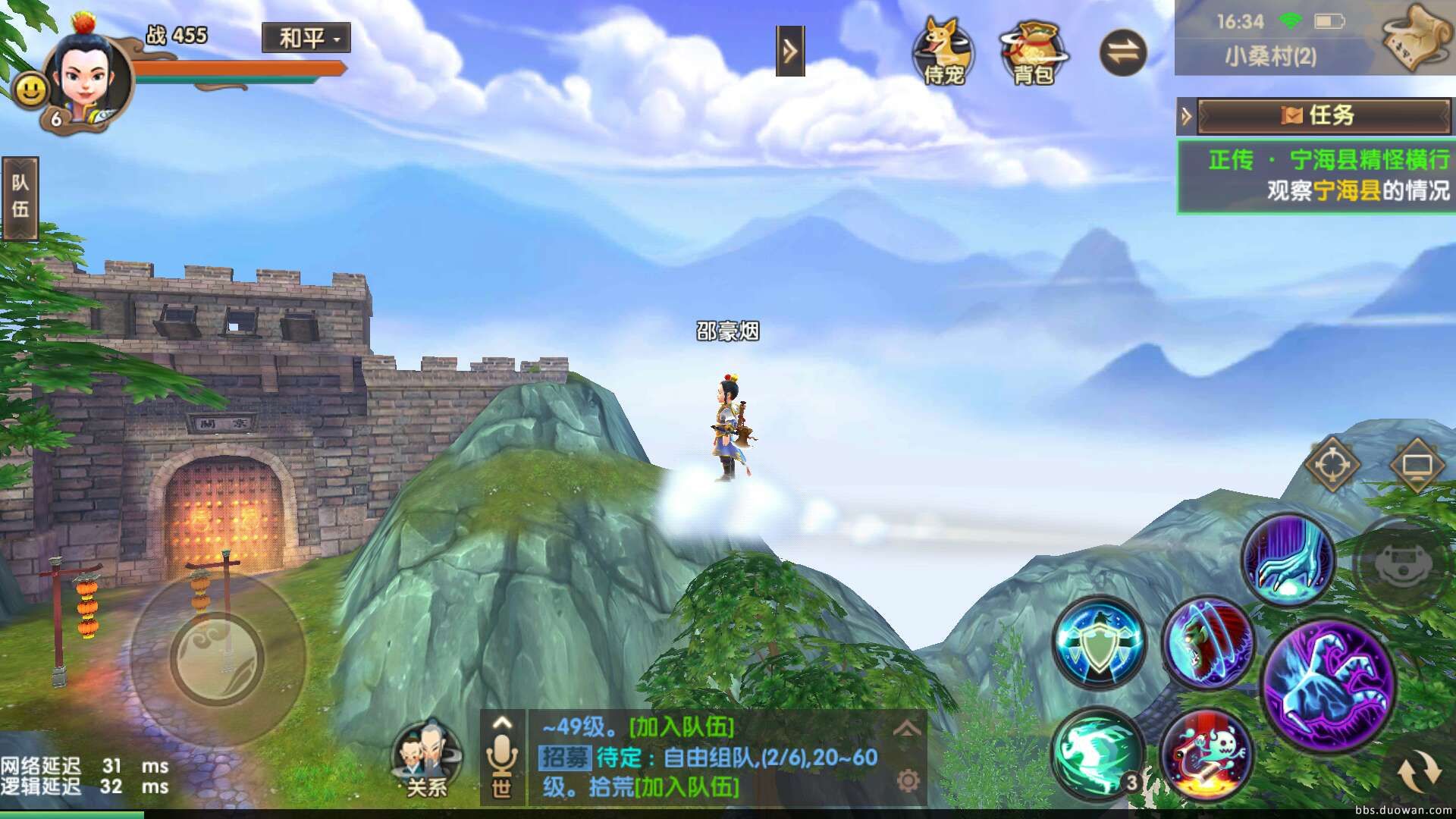
Task: Activate the red ghost skull skill
Action: [1206, 755]
